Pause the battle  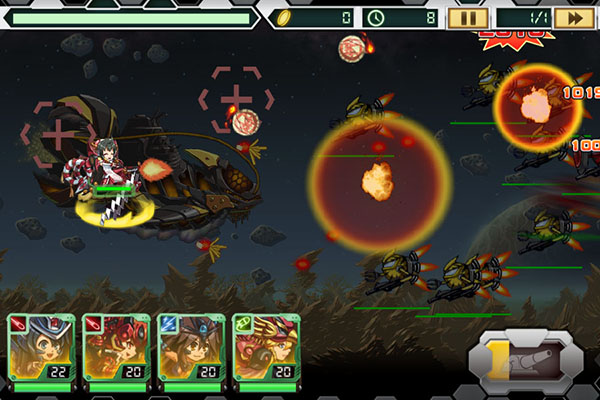coord(467,17)
